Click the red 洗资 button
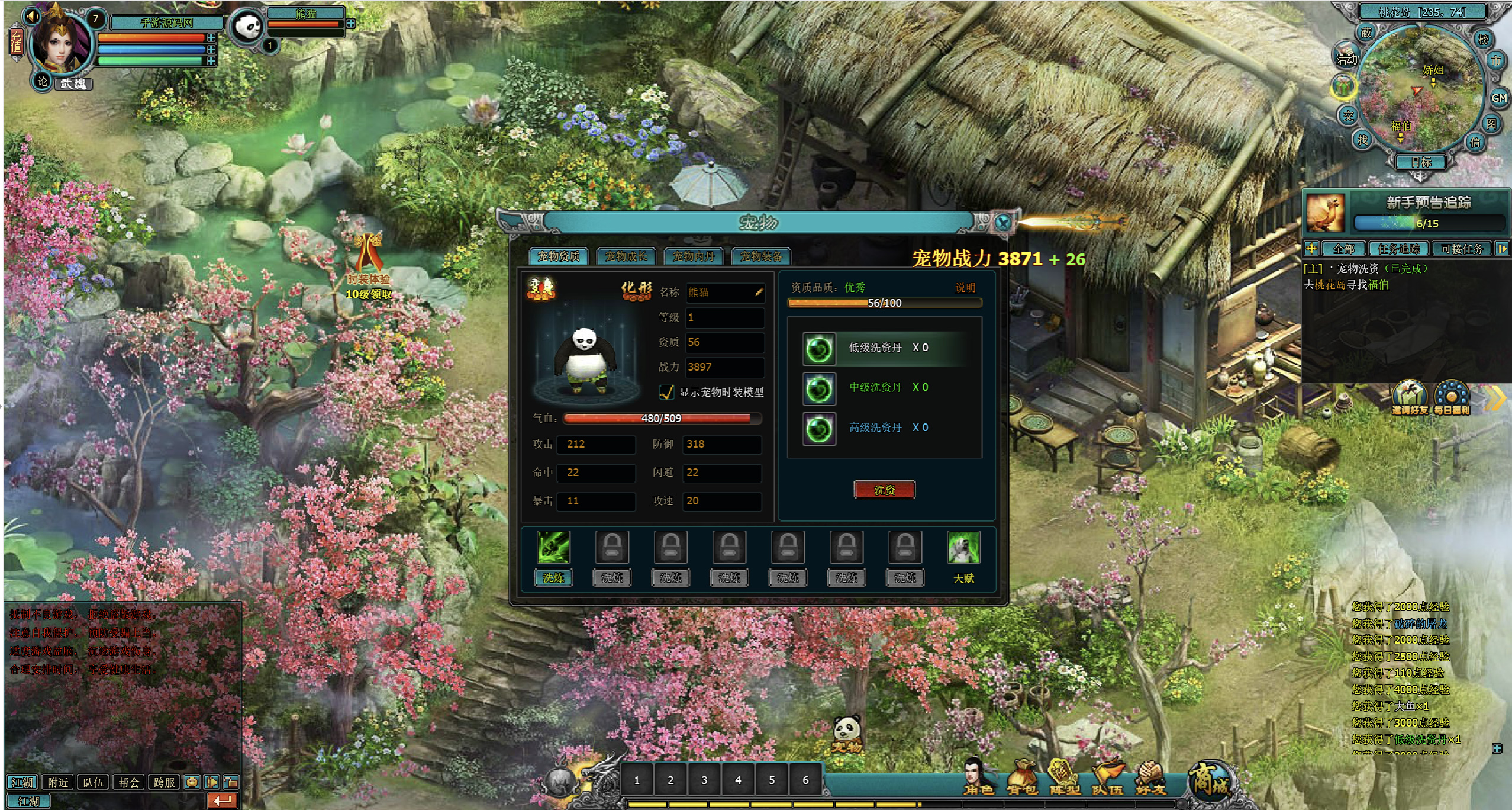Image resolution: width=1512 pixels, height=810 pixels. [x=884, y=490]
